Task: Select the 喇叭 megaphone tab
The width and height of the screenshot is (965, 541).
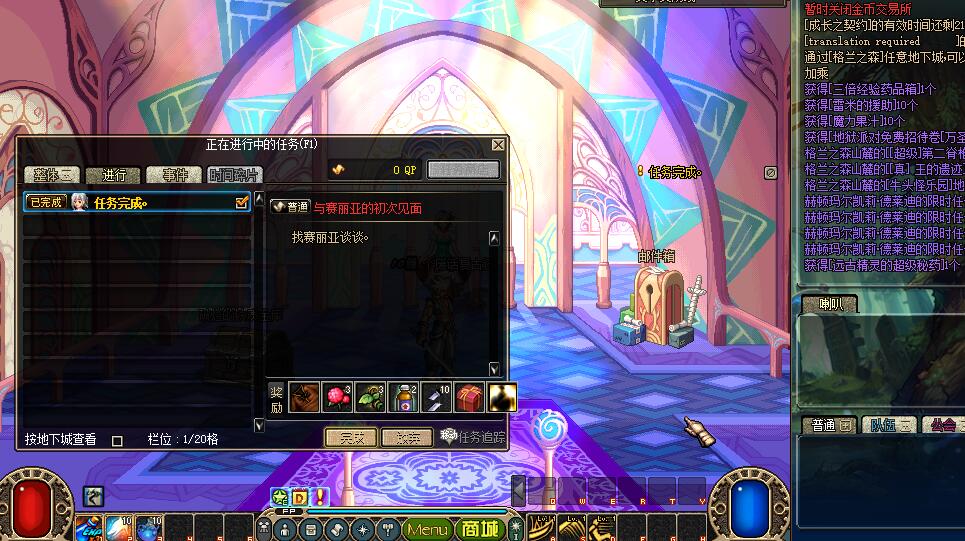Action: pyautogui.click(x=830, y=304)
